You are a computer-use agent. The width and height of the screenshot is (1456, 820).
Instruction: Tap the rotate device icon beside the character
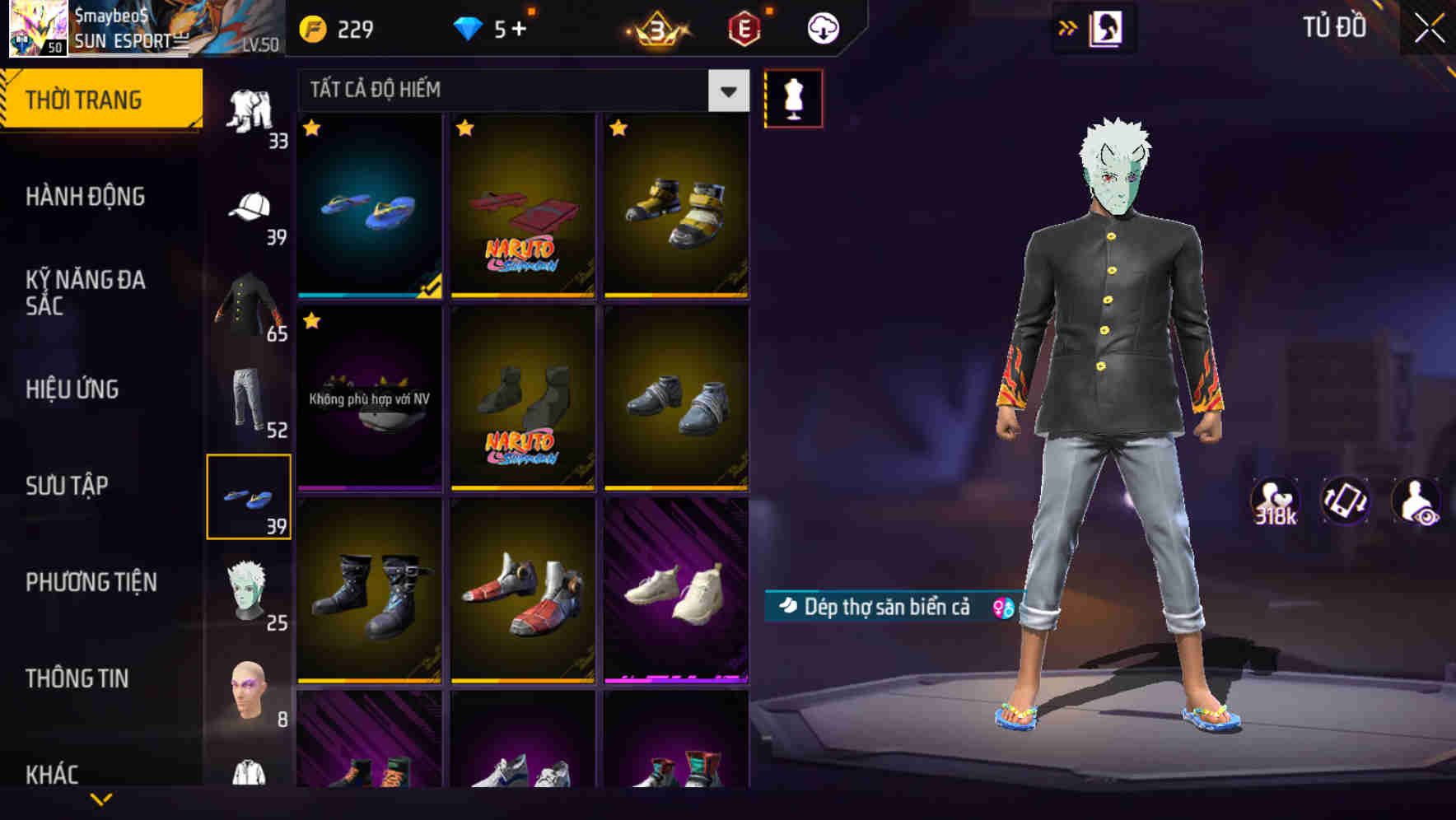1346,501
